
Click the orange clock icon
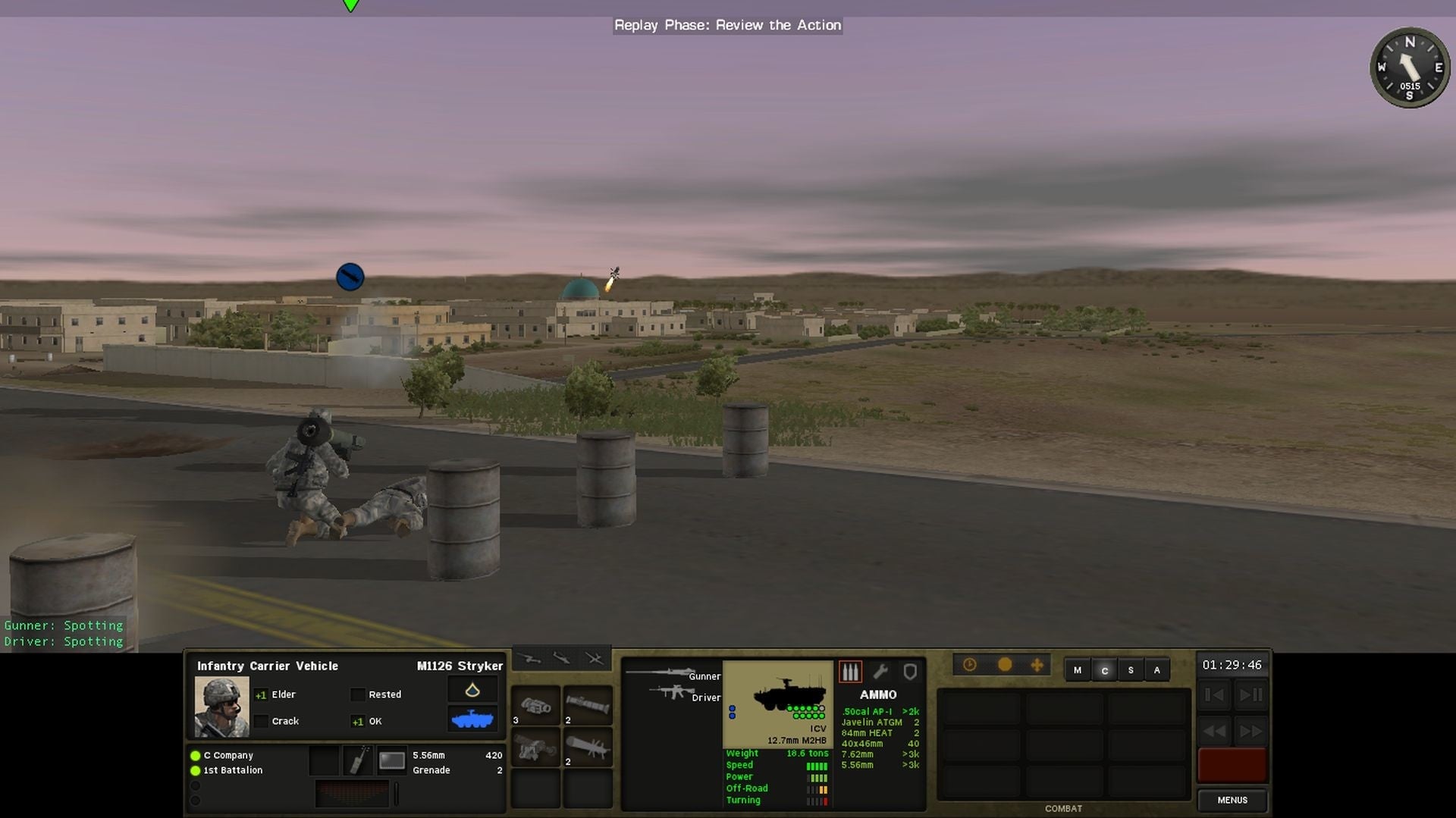tap(970, 663)
